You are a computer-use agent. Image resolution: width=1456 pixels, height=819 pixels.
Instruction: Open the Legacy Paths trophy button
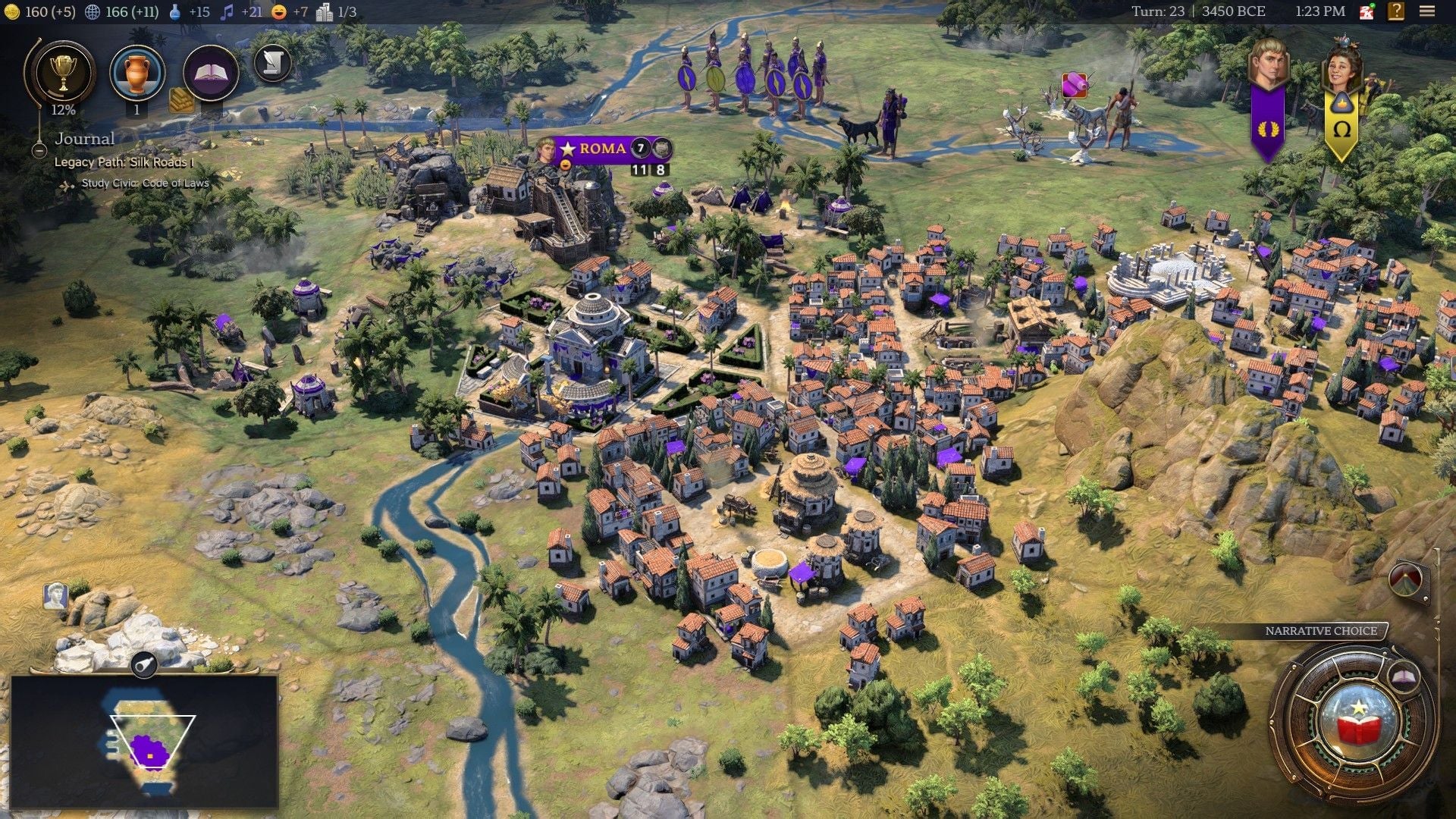[62, 74]
